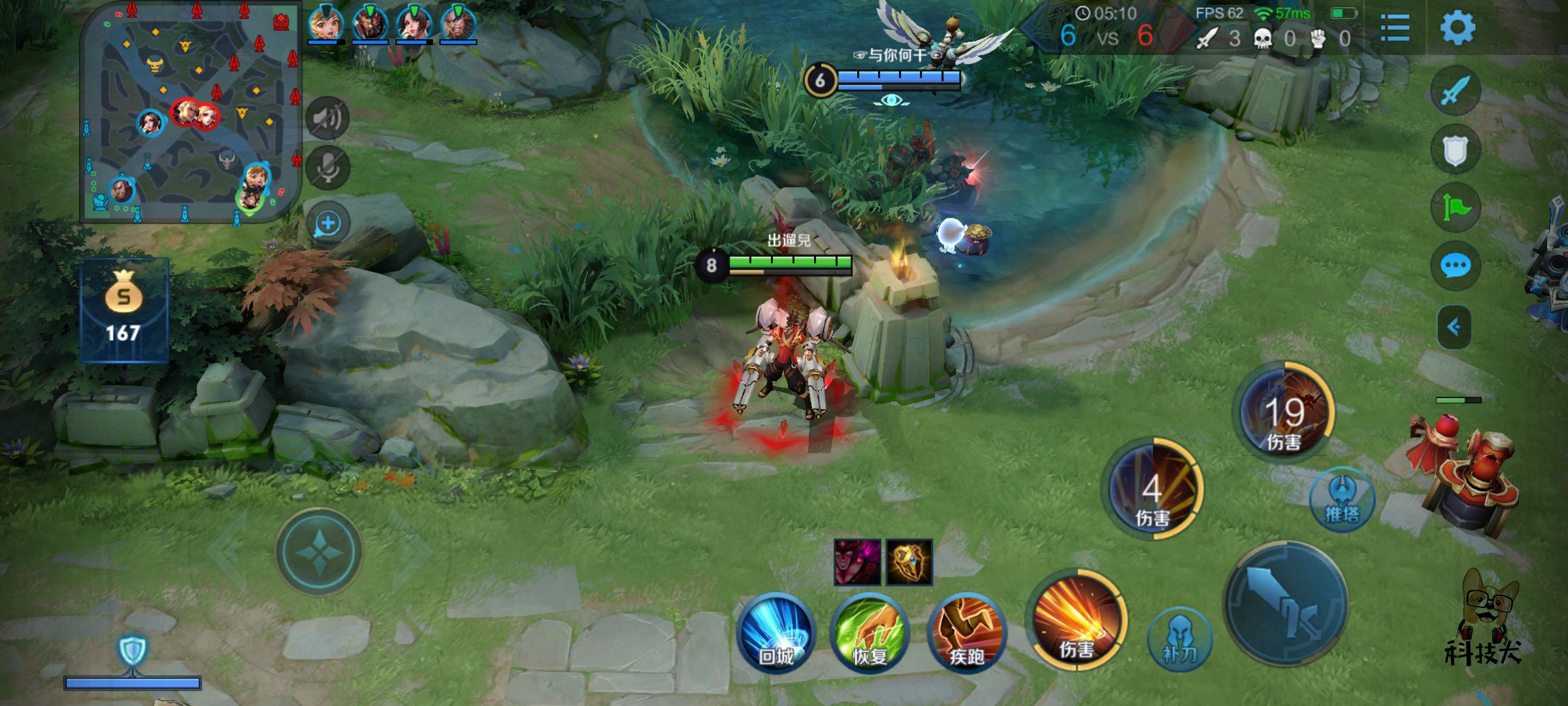
Task: Open the gold shop at 167
Action: (123, 310)
